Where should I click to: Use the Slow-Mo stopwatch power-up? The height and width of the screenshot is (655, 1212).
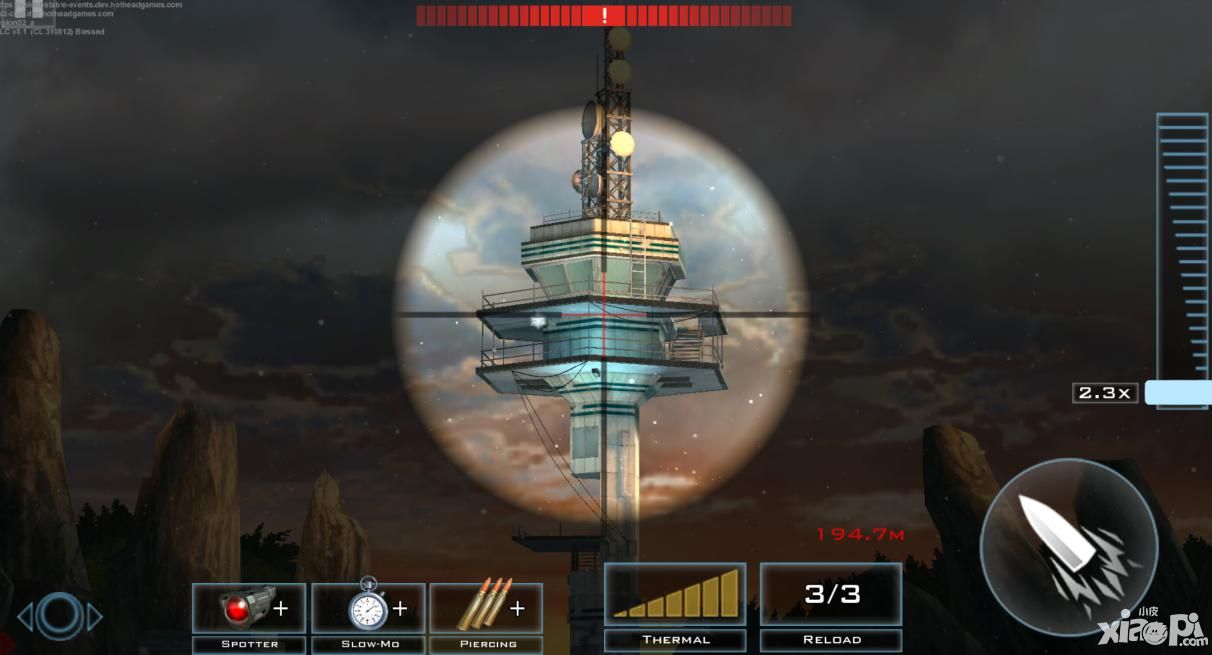(368, 608)
